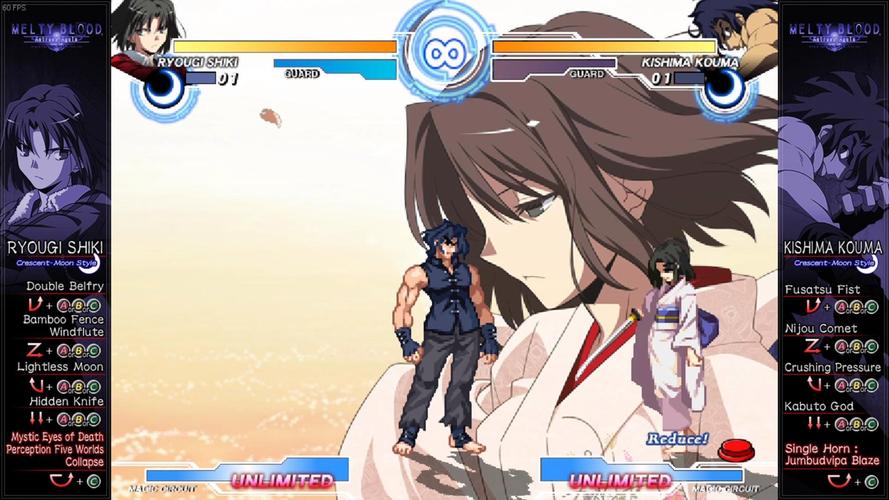889x500 pixels.
Task: Select Ryougi Shiki's HUD portrait
Action: (148, 32)
